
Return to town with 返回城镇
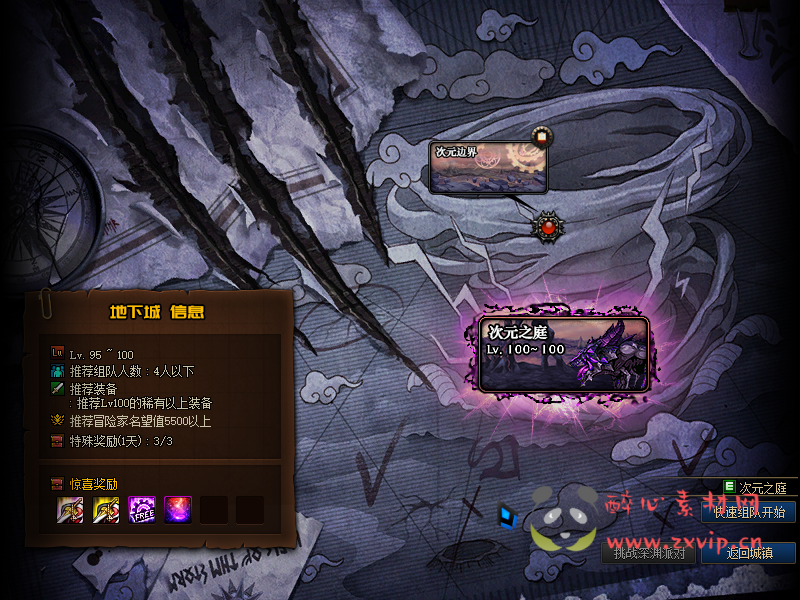coord(748,553)
